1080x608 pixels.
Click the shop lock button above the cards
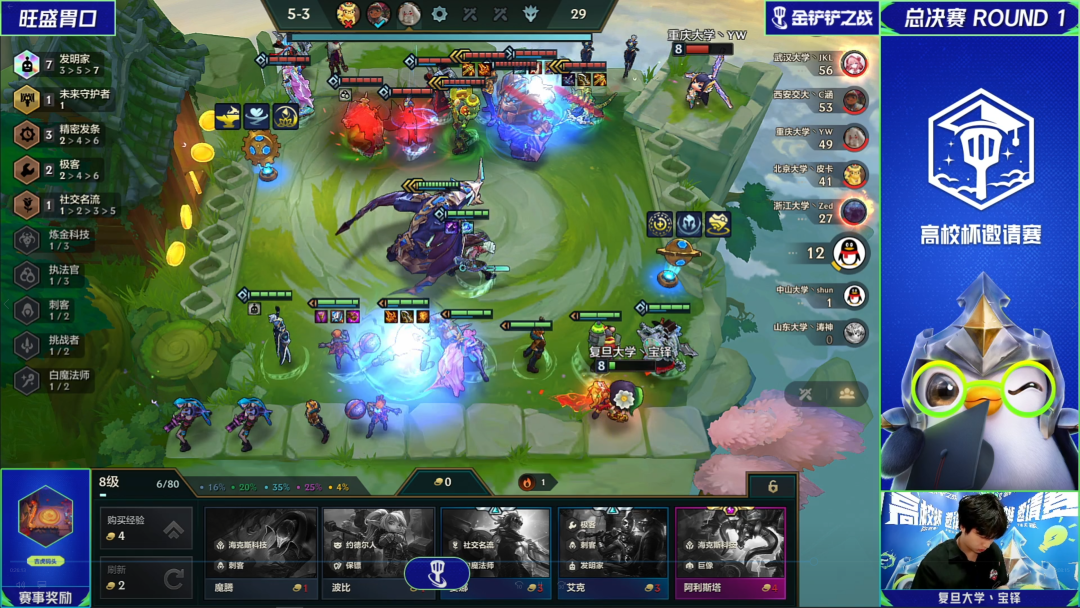coord(772,487)
